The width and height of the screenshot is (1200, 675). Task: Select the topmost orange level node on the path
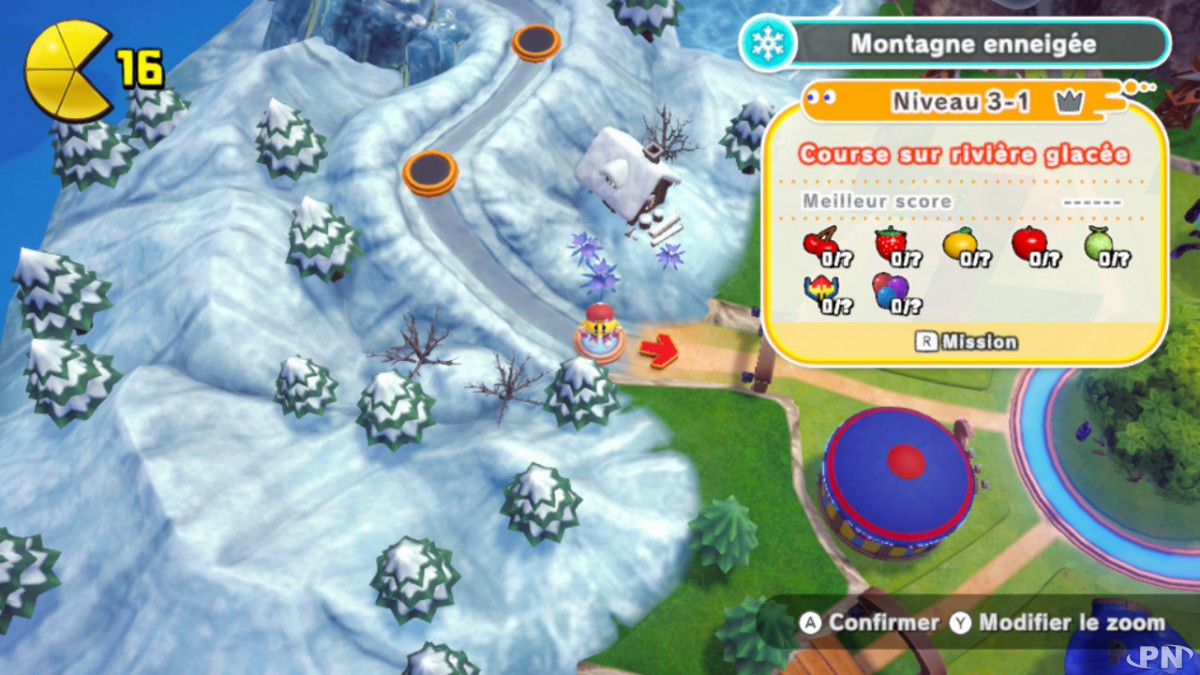point(536,42)
